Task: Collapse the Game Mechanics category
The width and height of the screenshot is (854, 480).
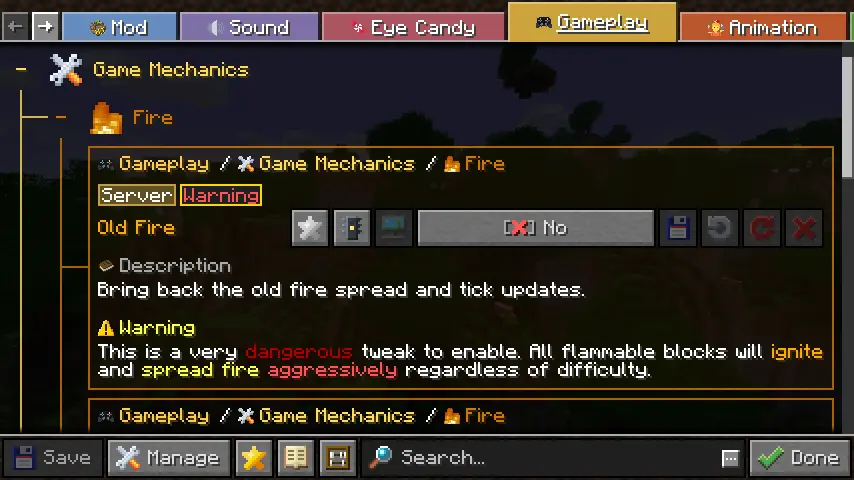Action: click(21, 70)
